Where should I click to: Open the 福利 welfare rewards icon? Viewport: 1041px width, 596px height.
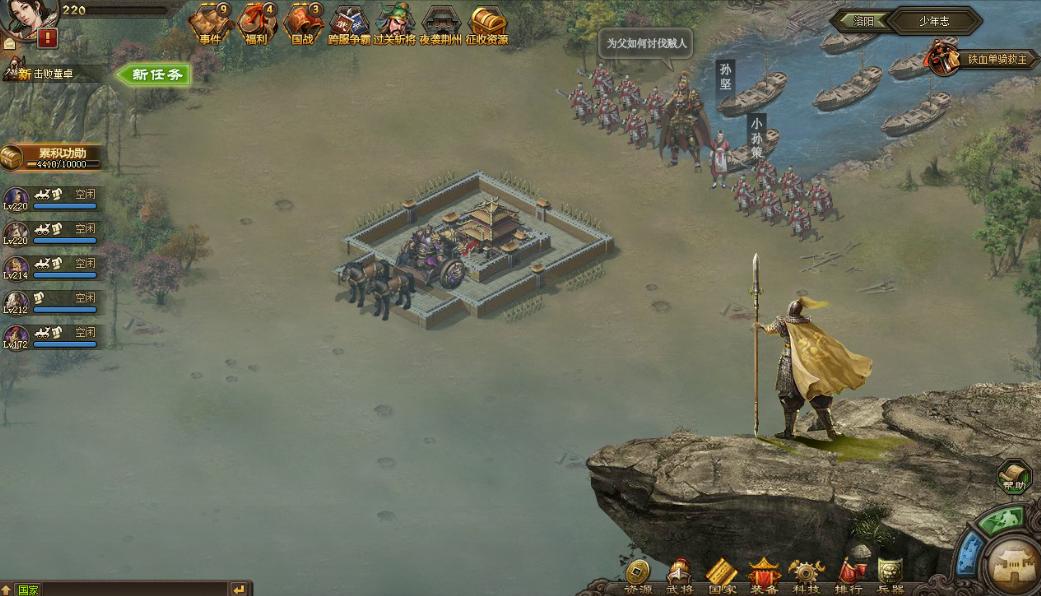(256, 23)
